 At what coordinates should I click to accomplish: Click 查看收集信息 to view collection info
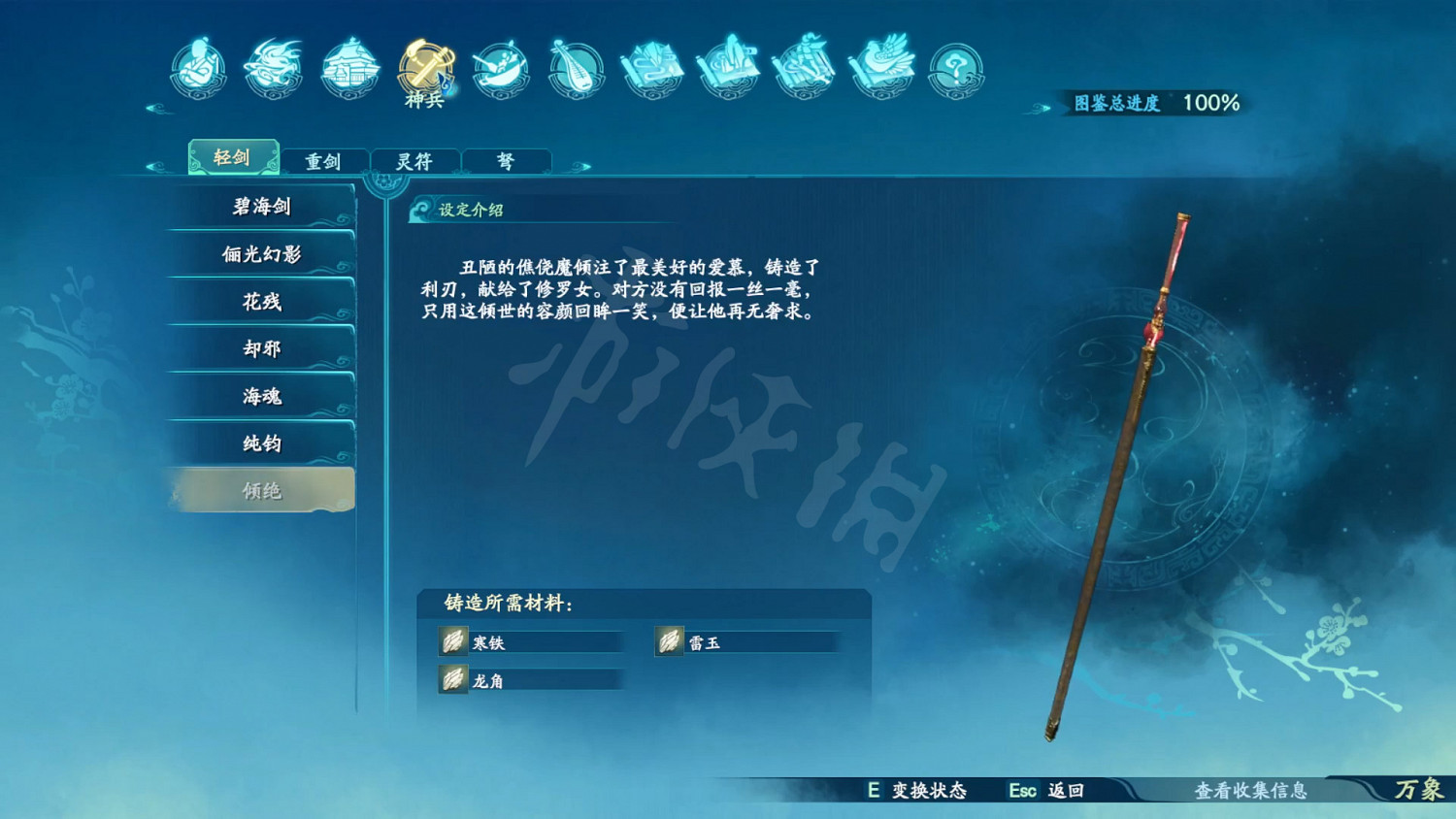click(x=1248, y=791)
